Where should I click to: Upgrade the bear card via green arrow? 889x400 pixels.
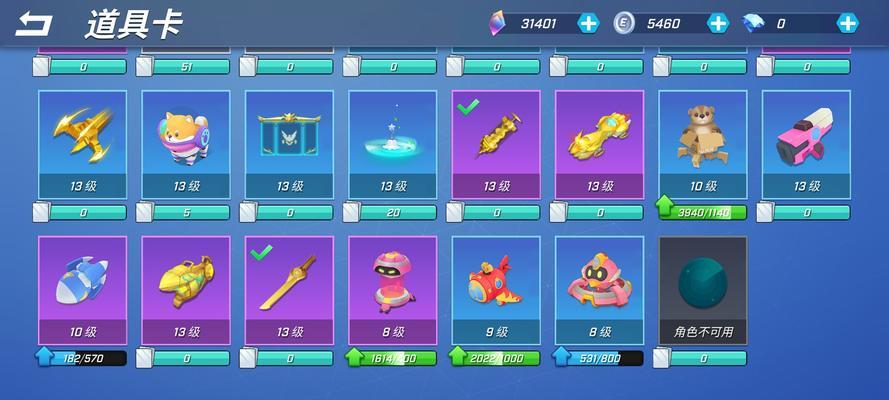(x=667, y=211)
